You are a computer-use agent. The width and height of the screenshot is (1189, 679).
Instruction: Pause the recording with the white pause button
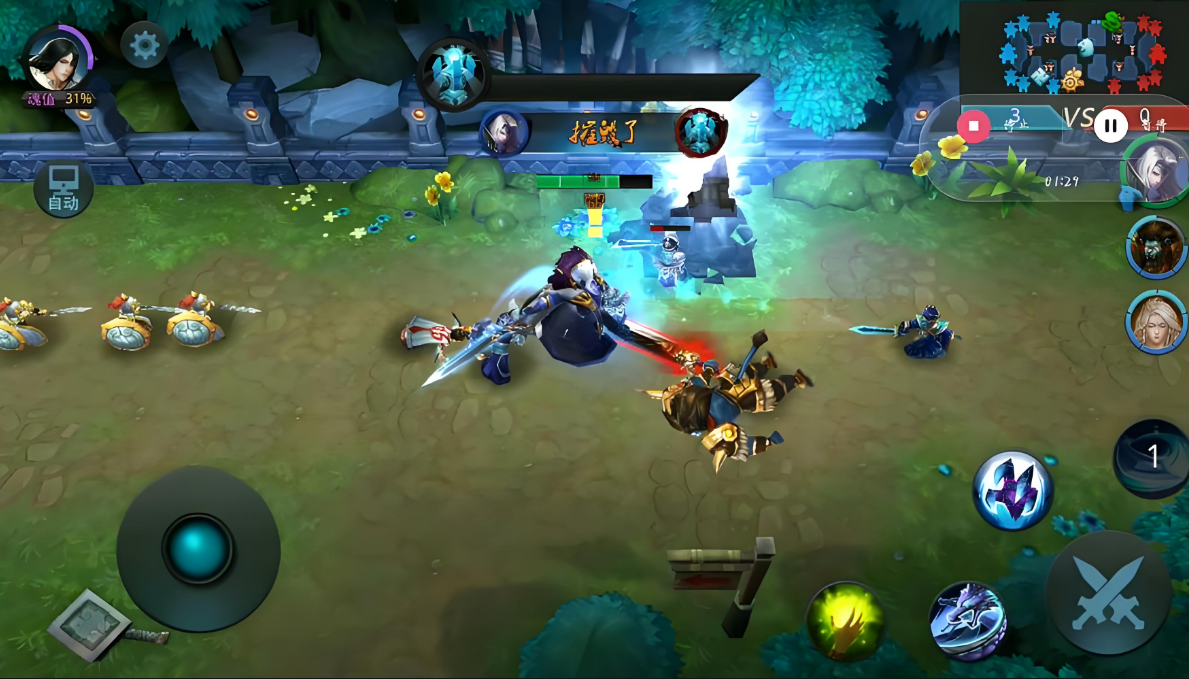pyautogui.click(x=1110, y=126)
